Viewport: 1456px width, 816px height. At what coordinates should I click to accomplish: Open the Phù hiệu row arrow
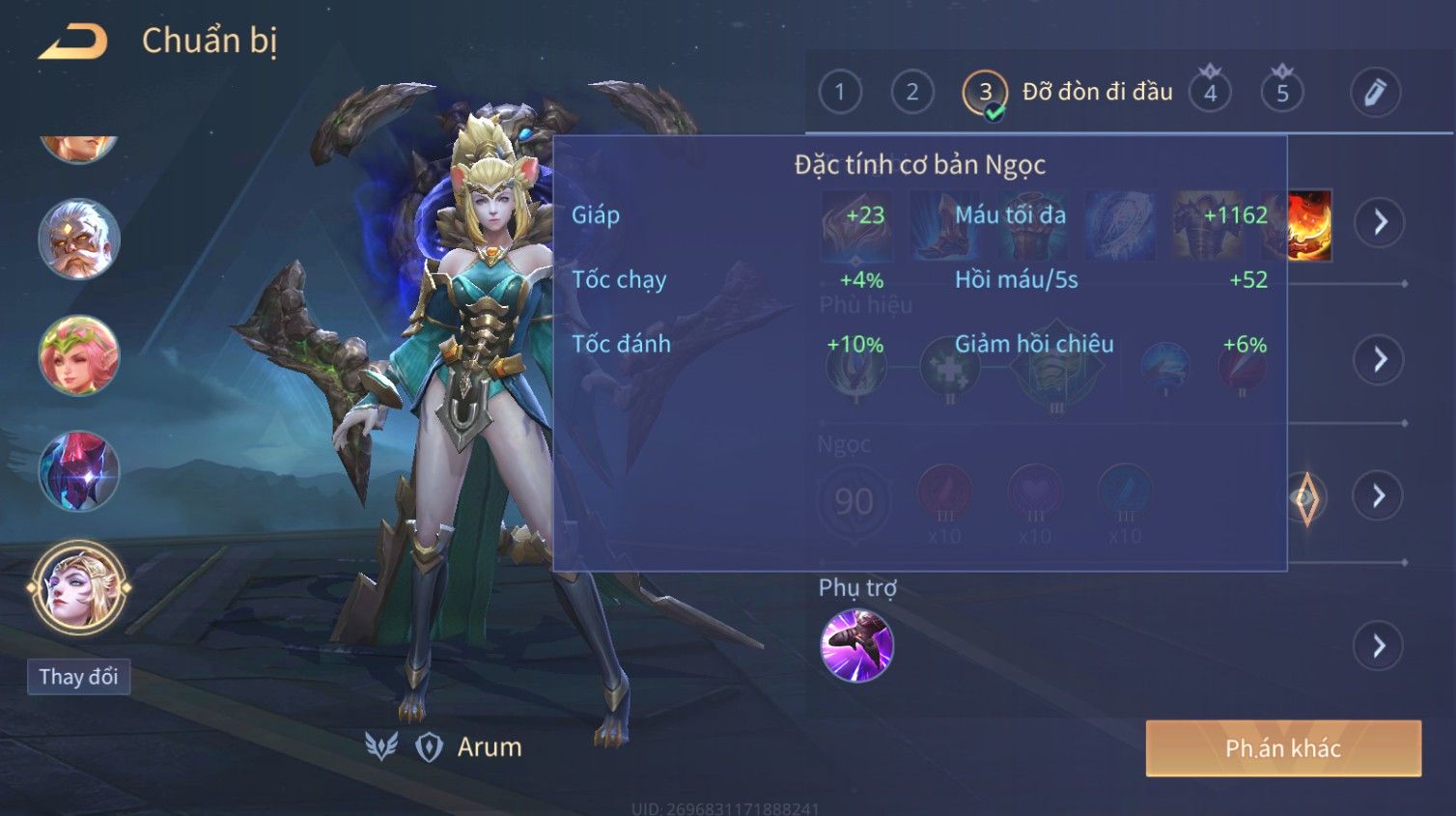(x=1380, y=359)
